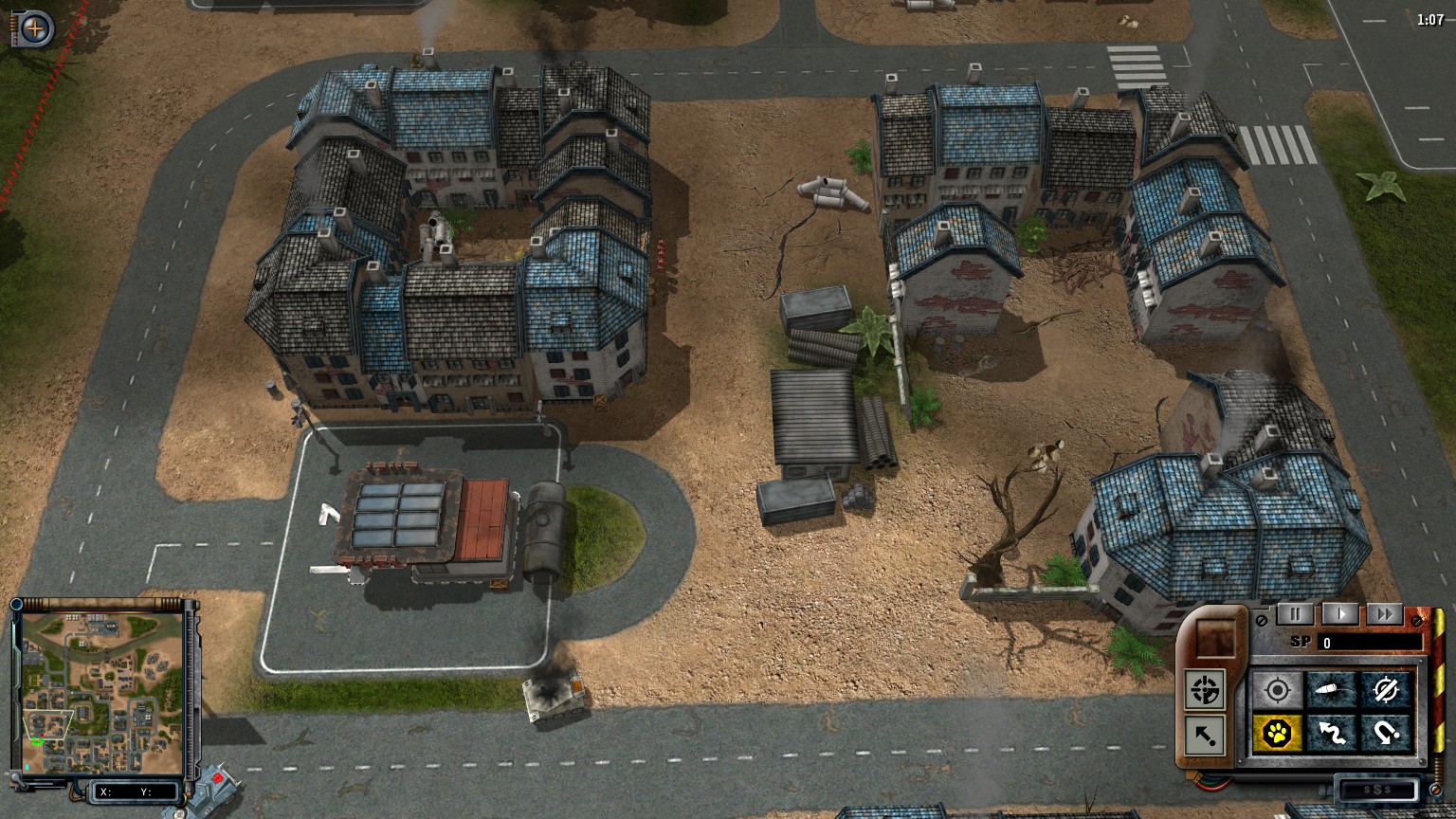
Task: Activate fast-forward game speed
Action: point(1385,614)
